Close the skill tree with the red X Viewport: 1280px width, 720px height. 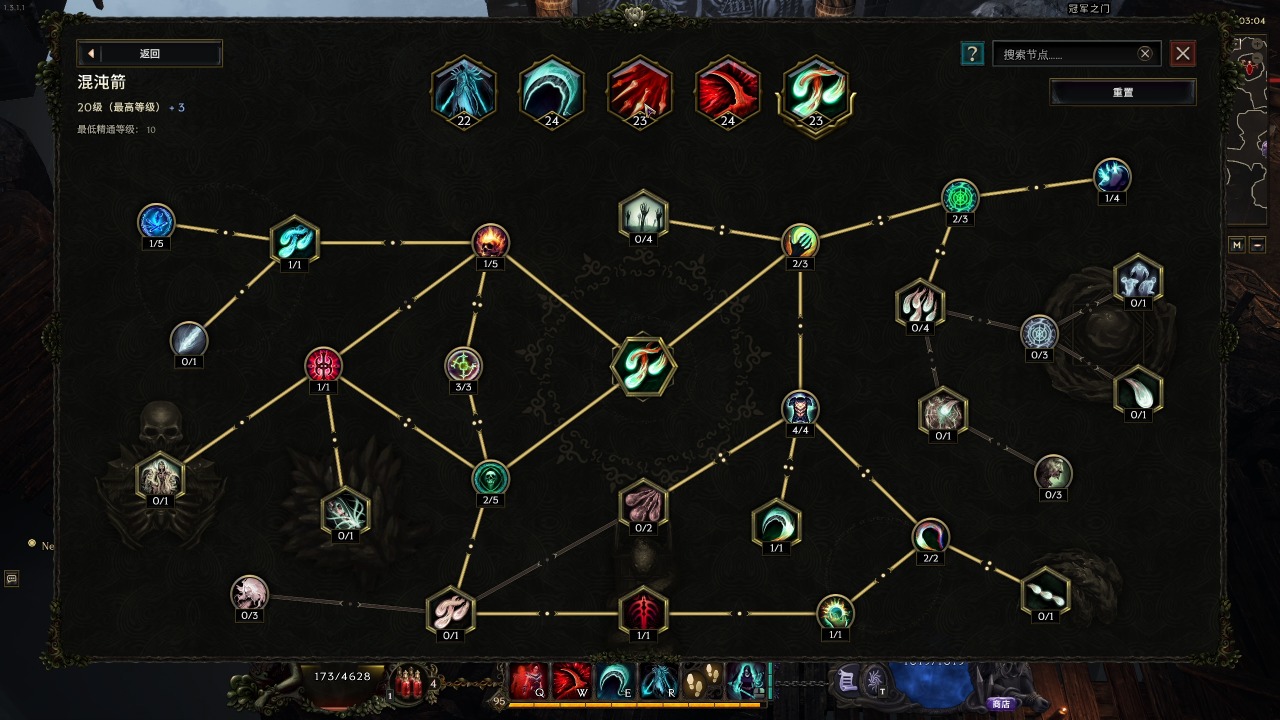point(1183,54)
